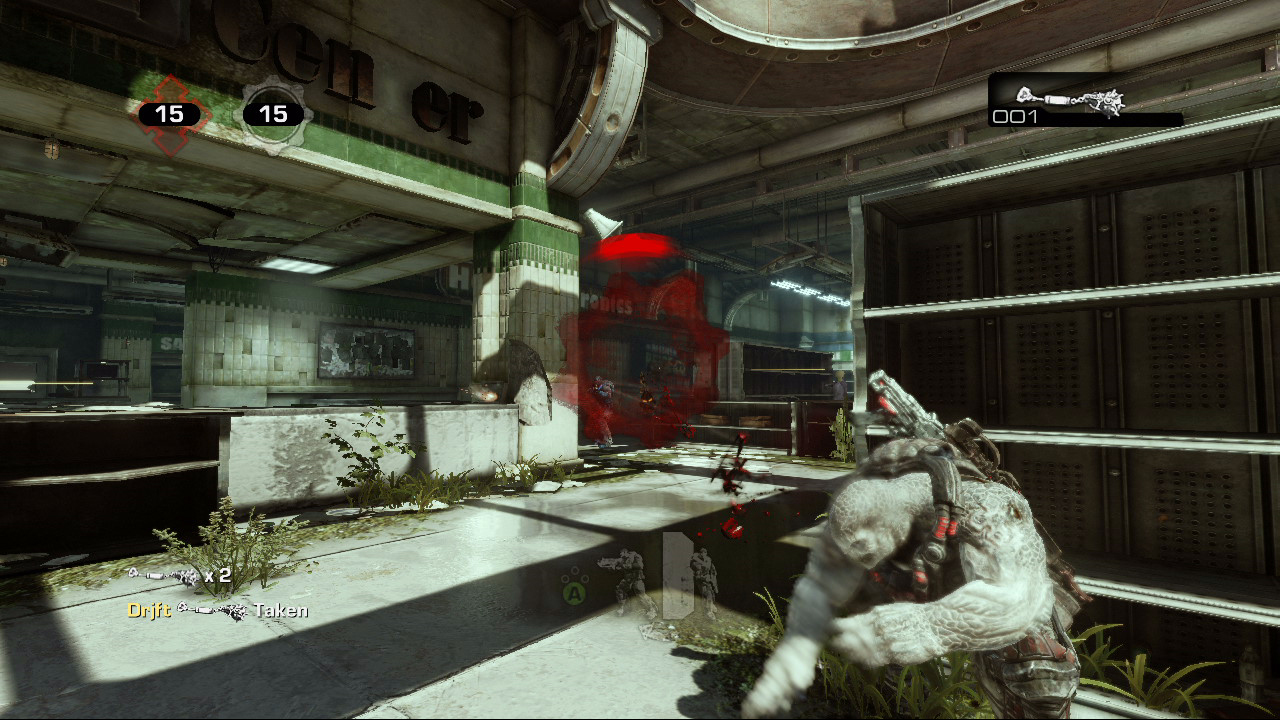Viewport: 1280px width, 720px height.
Task: Select the Drift weapon Taken feed entry
Action: [217, 610]
